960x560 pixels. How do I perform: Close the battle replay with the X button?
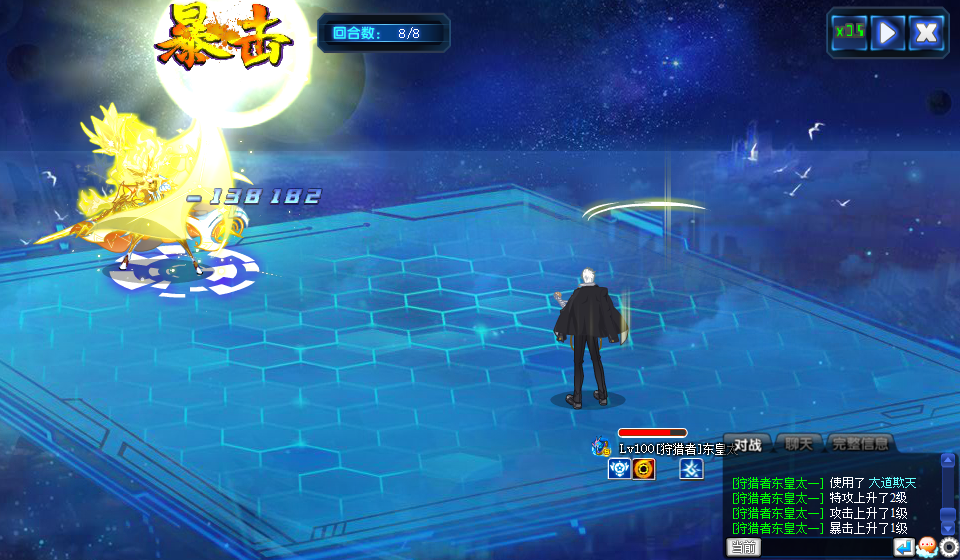click(927, 33)
